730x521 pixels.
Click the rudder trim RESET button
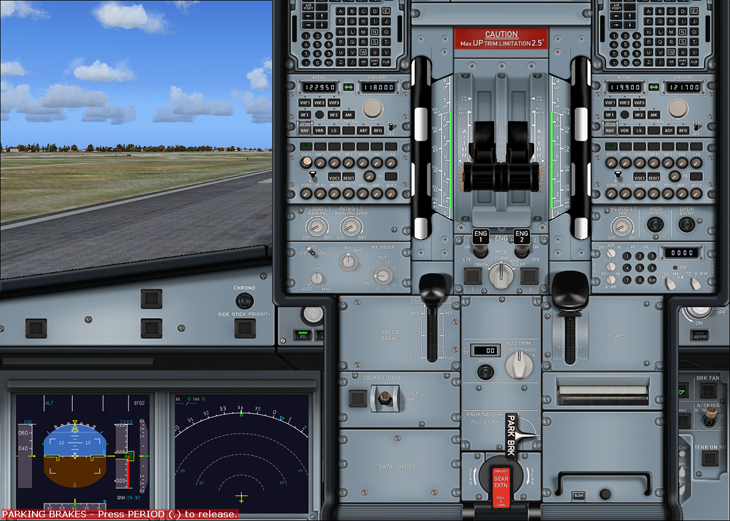coord(485,372)
